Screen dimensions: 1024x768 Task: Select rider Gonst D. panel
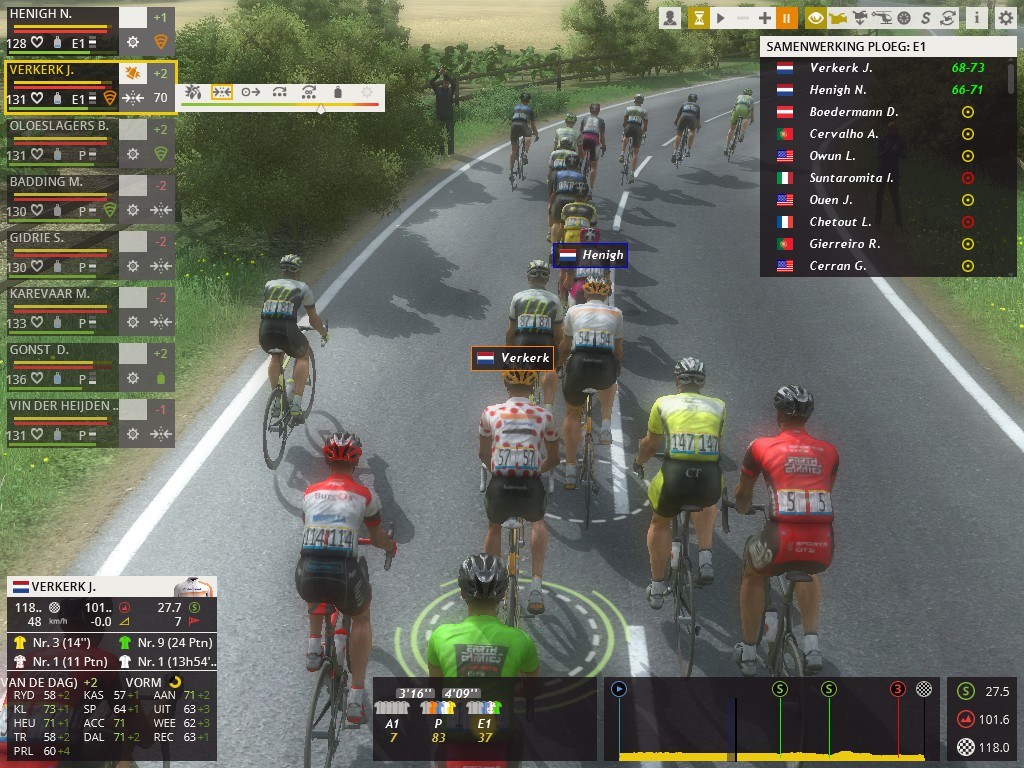(60, 364)
